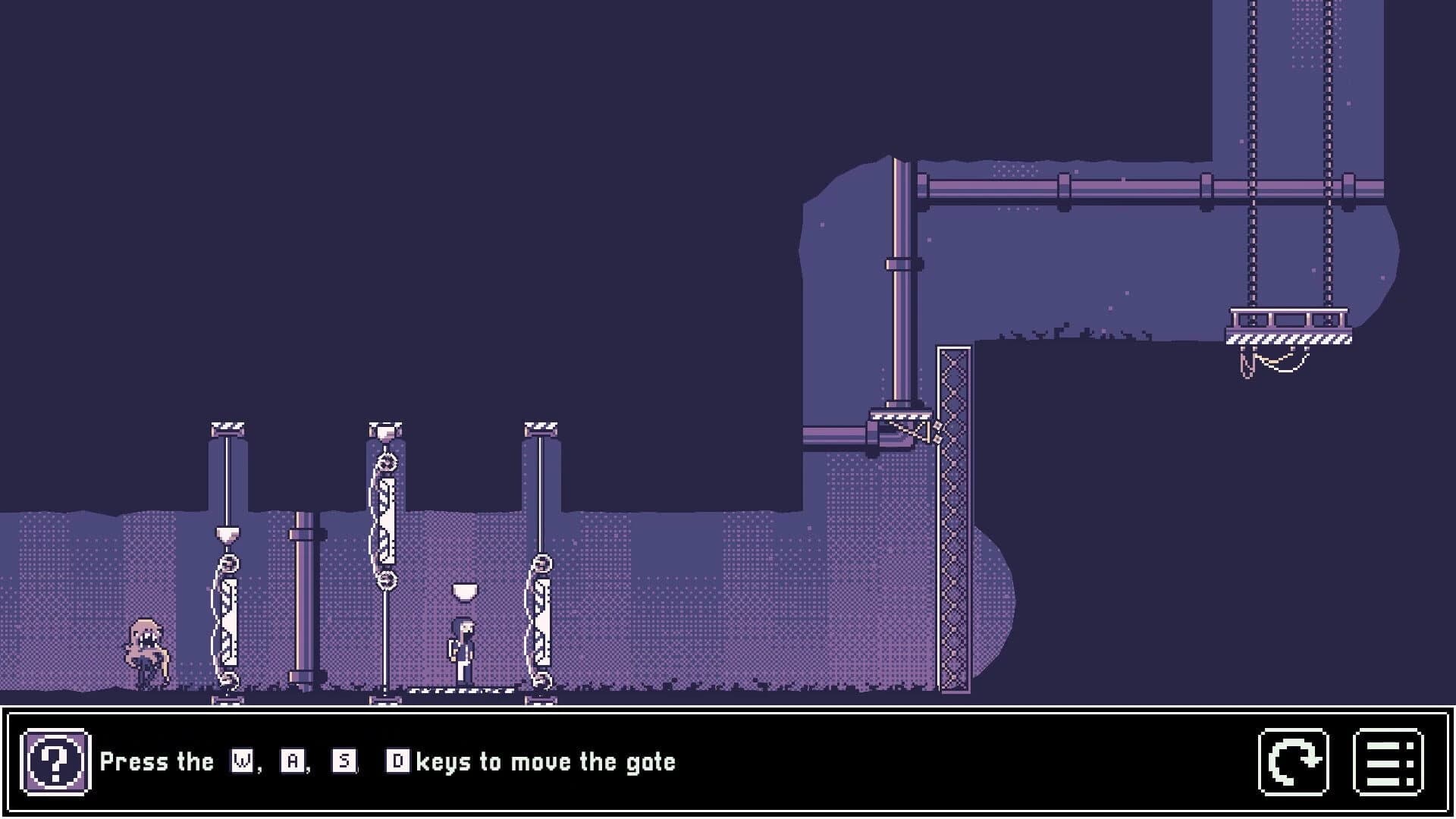The width and height of the screenshot is (1456, 819).
Task: Click the restart arrow in the bottom-right corner
Action: [x=1291, y=762]
